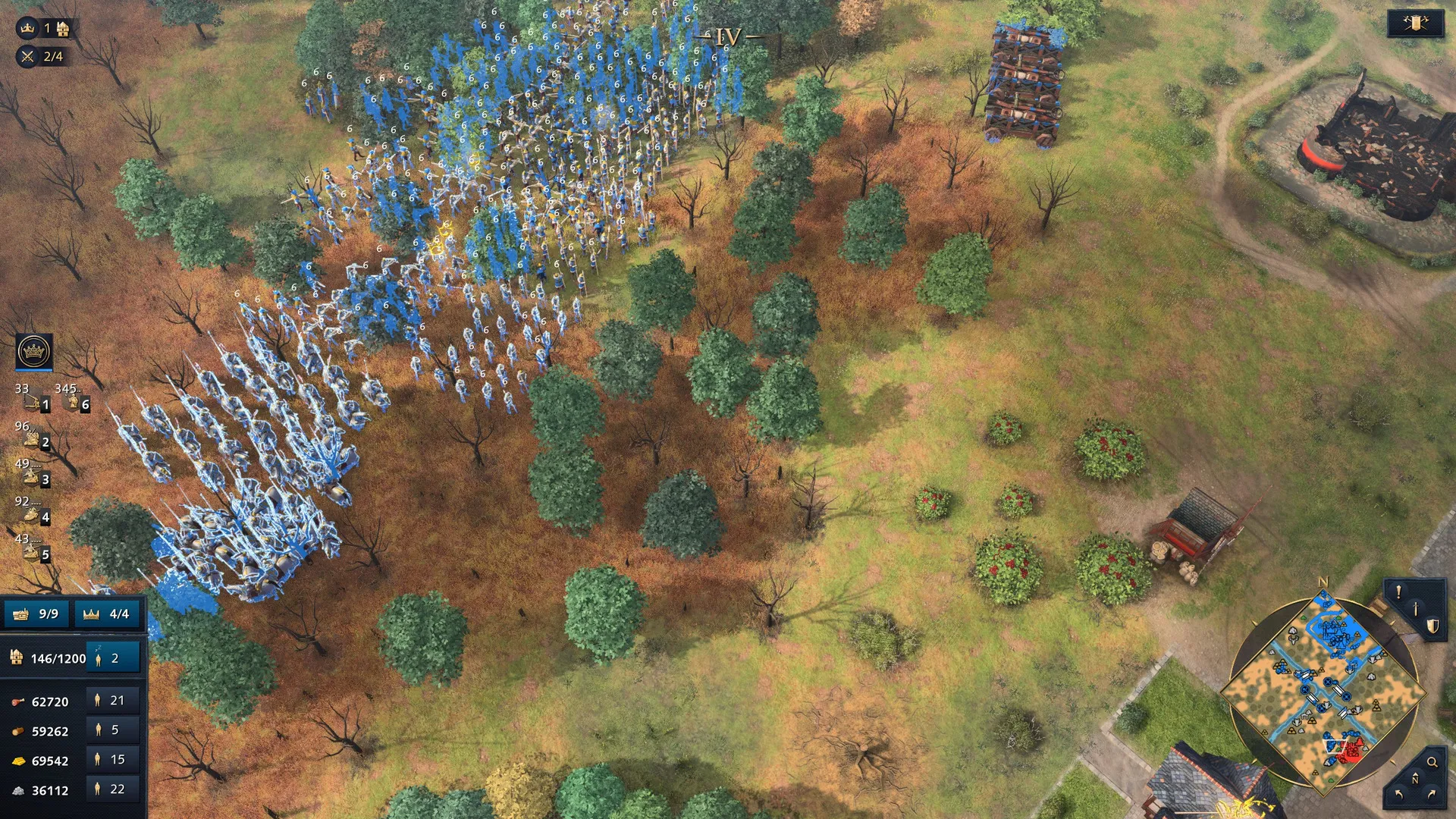Viewport: 1456px width, 819px height.
Task: Click the sword button beside the minimap
Action: [1415, 609]
